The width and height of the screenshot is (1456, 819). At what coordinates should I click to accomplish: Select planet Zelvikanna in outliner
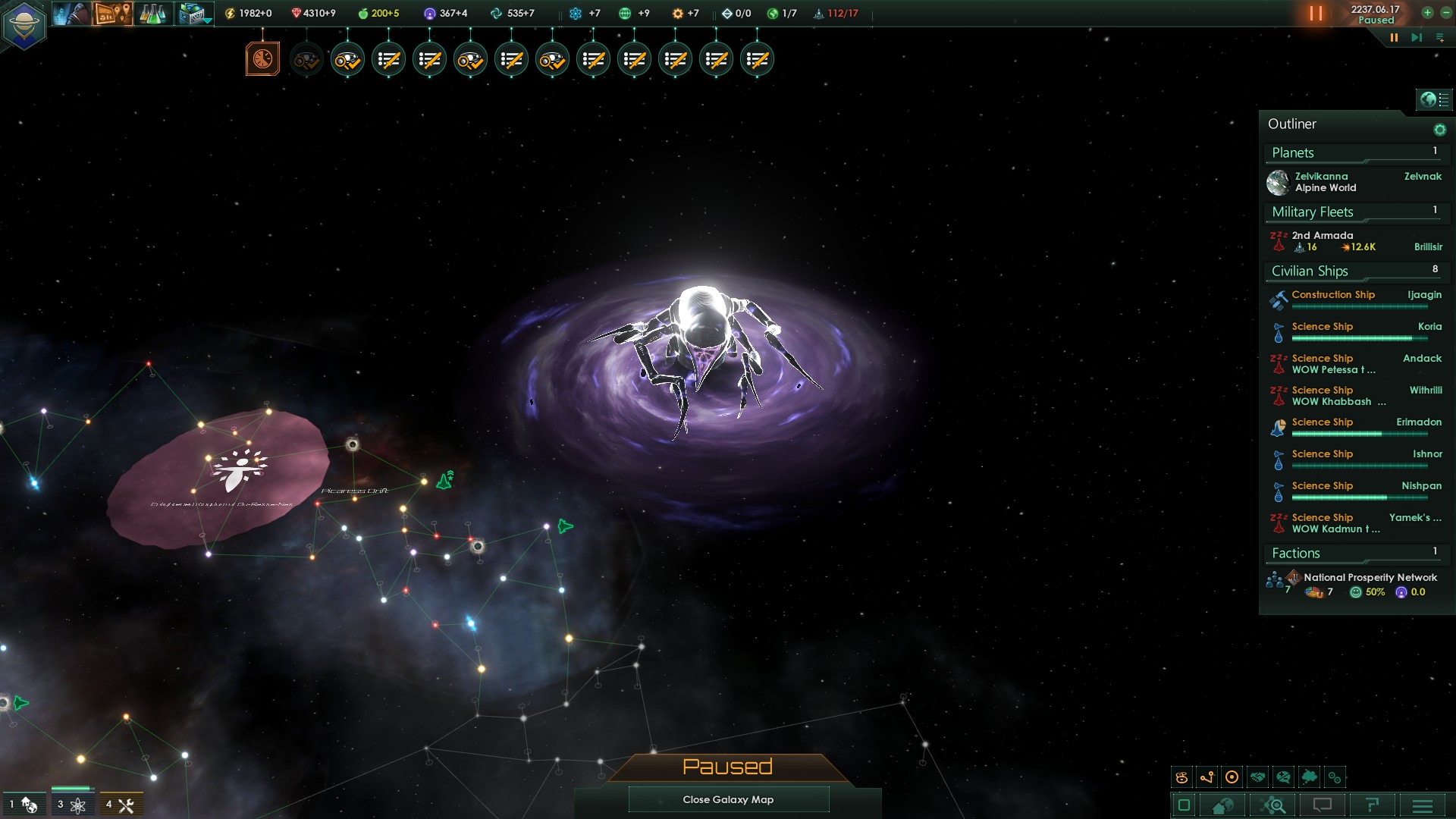point(1321,182)
